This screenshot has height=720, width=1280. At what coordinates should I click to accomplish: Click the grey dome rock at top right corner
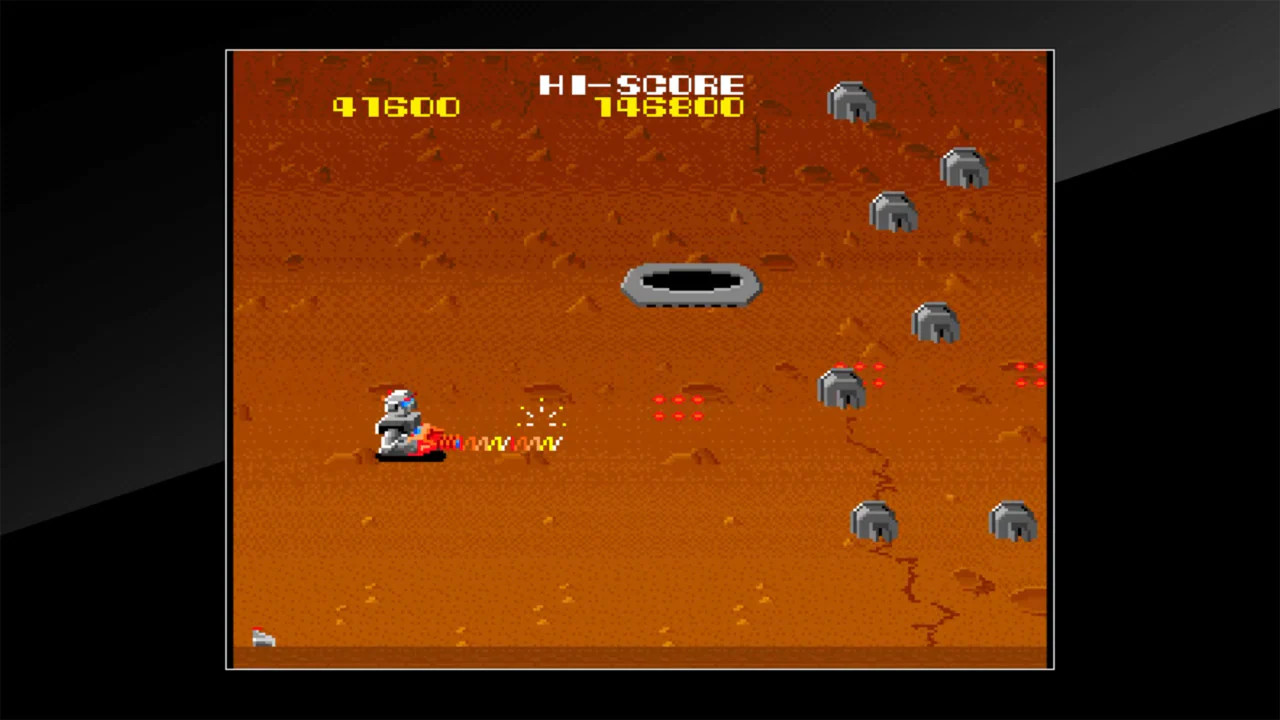[x=851, y=100]
